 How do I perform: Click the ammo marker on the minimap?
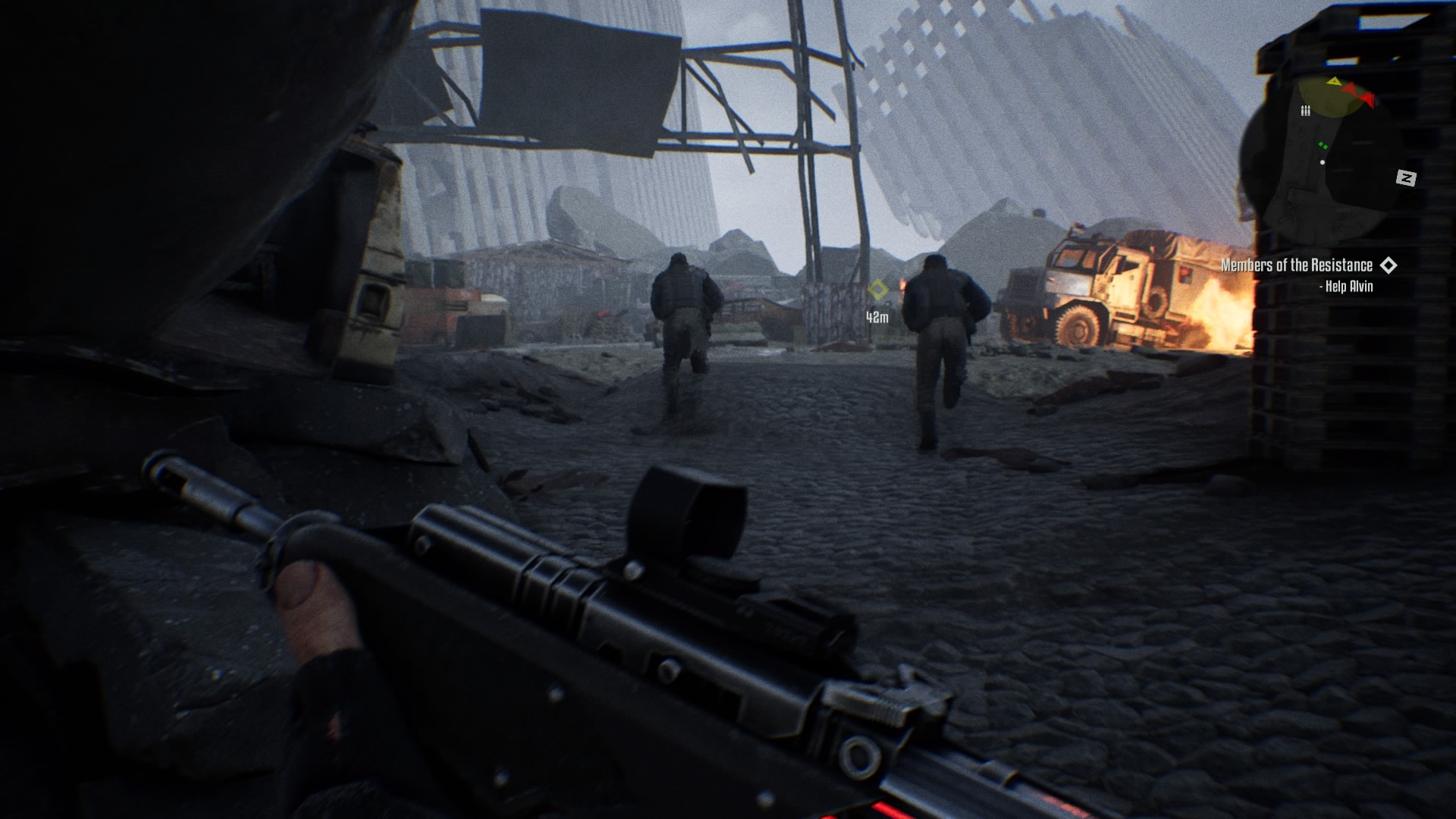1305,111
